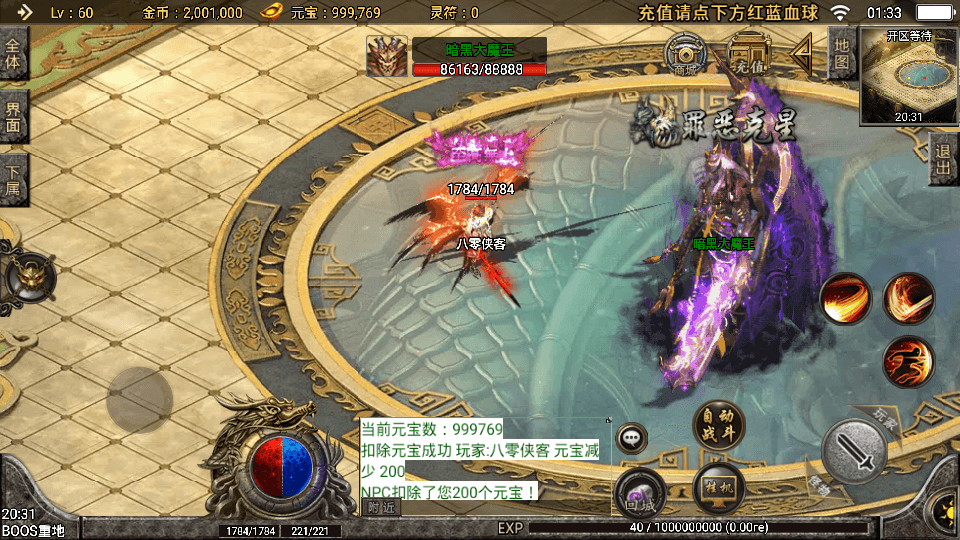Activate the 挂机 idle mode button

click(717, 487)
